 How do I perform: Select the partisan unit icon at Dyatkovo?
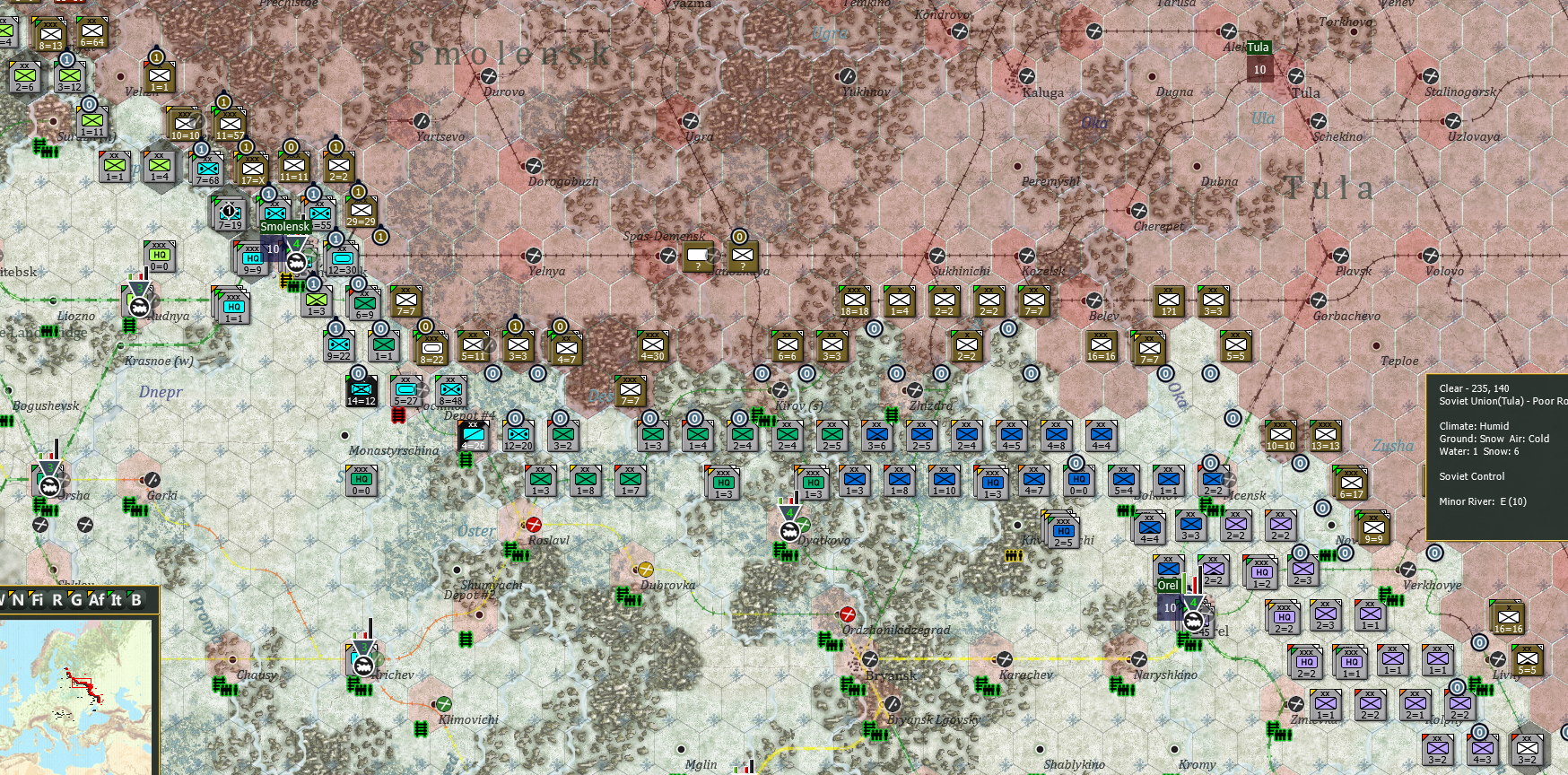[804, 525]
